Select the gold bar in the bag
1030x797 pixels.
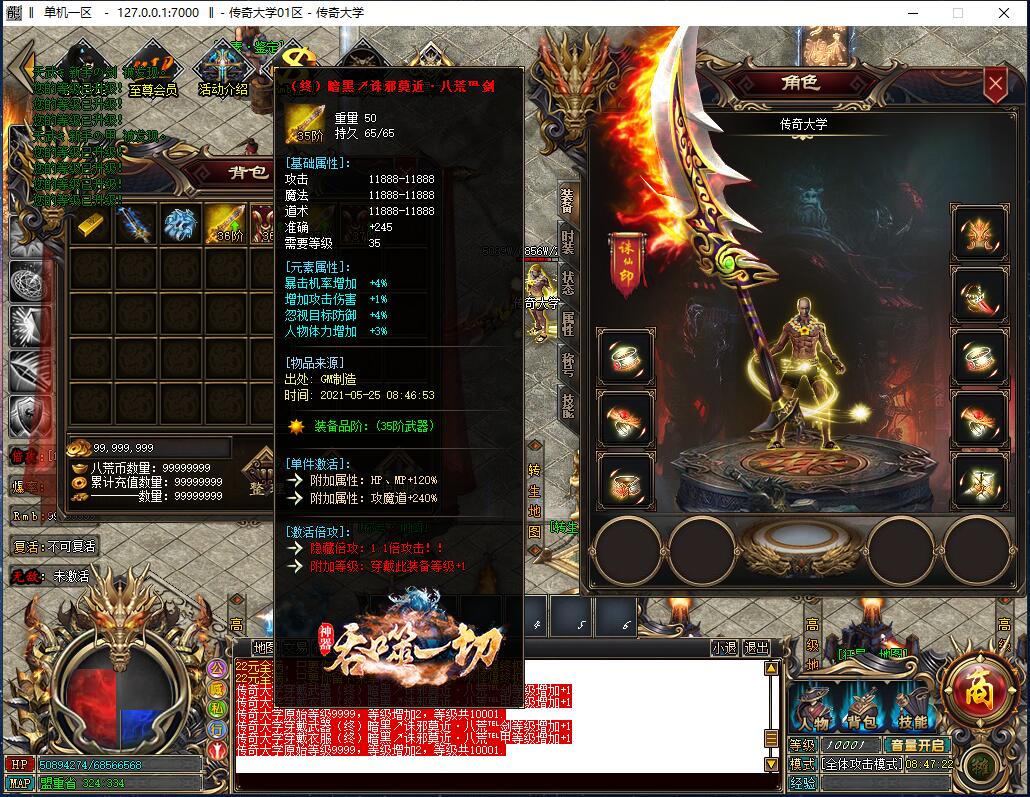click(x=92, y=224)
